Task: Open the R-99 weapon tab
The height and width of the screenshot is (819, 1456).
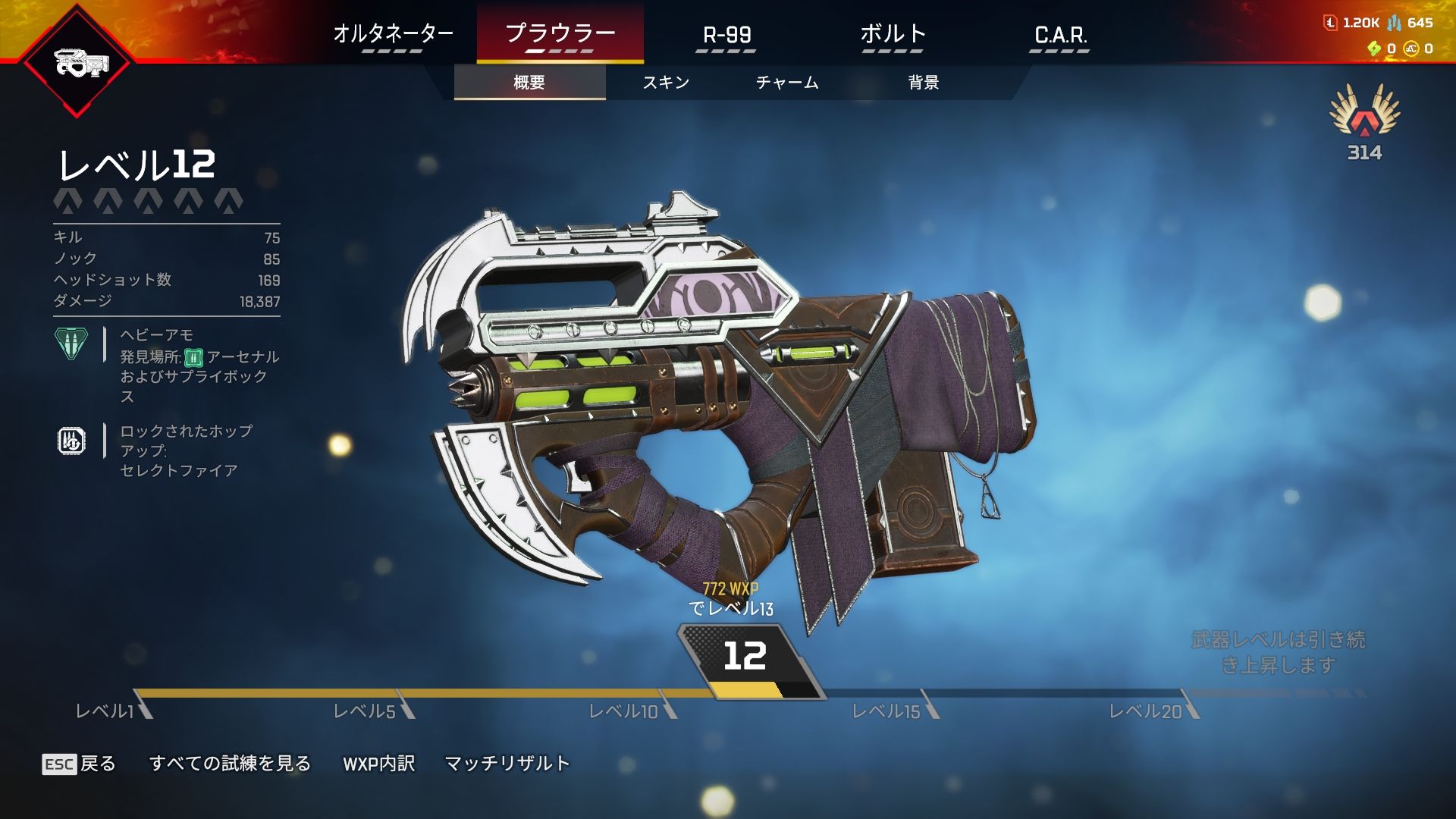Action: [726, 35]
